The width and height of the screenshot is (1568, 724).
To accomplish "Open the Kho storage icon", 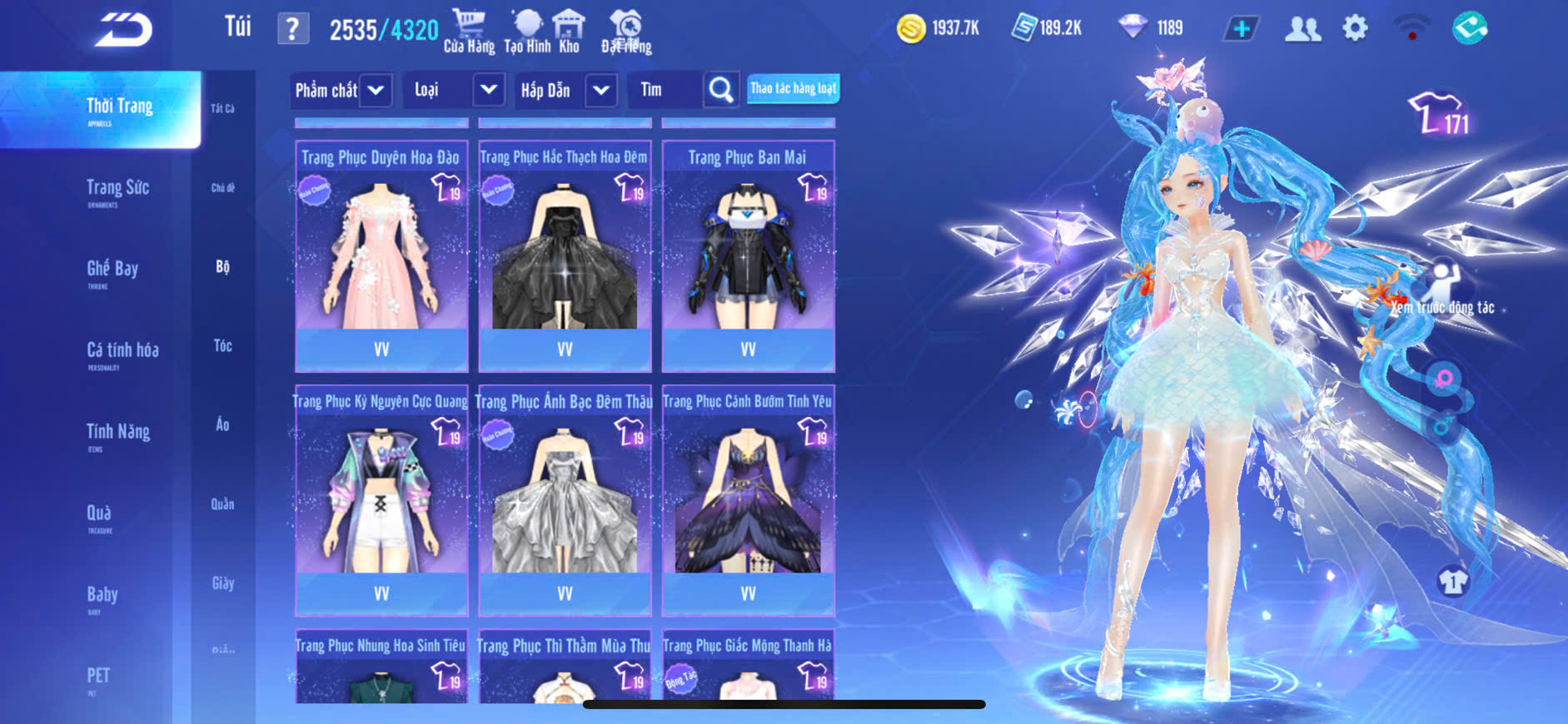I will (x=570, y=32).
